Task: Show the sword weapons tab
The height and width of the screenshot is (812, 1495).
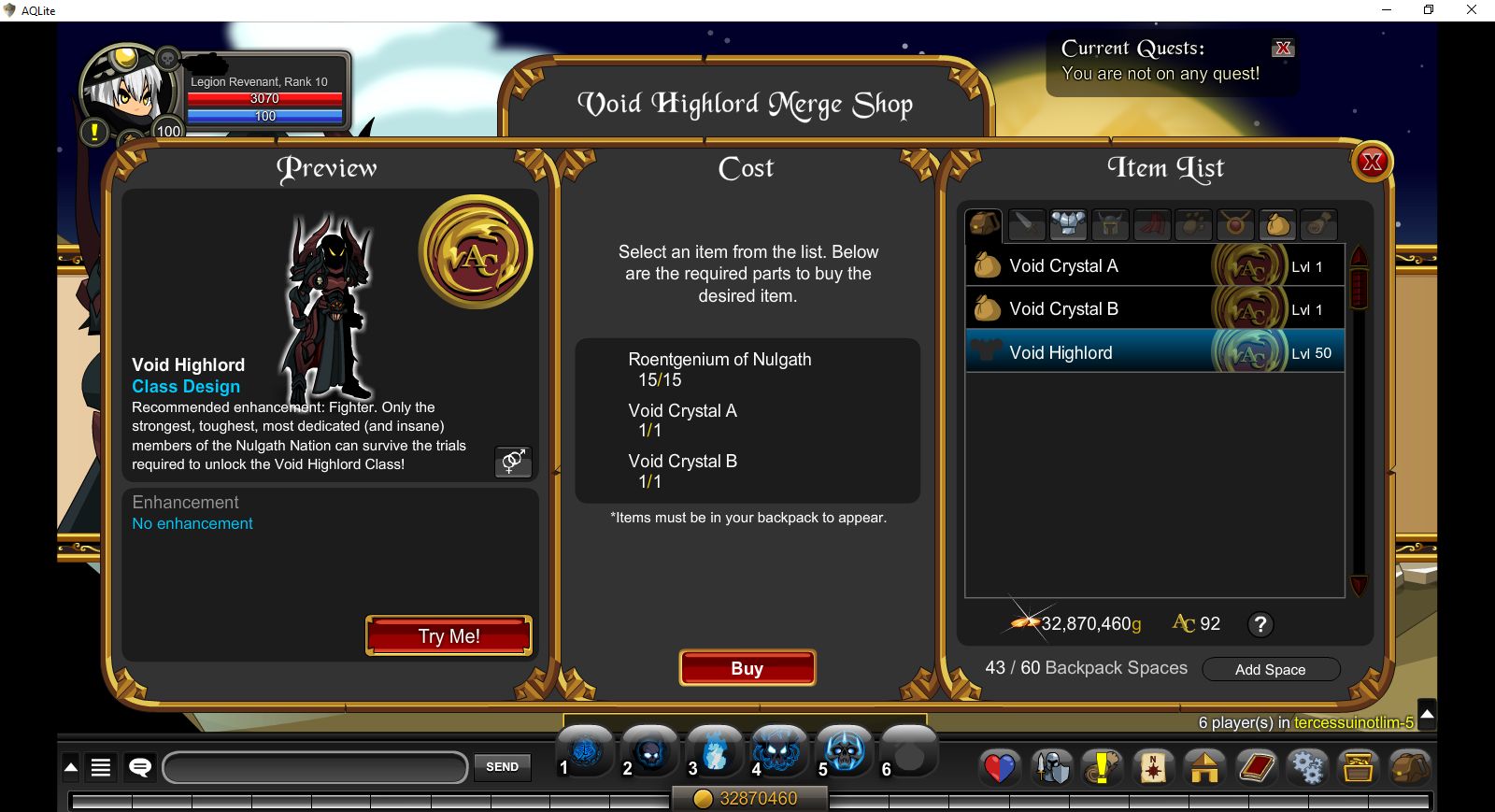Action: point(1026,224)
